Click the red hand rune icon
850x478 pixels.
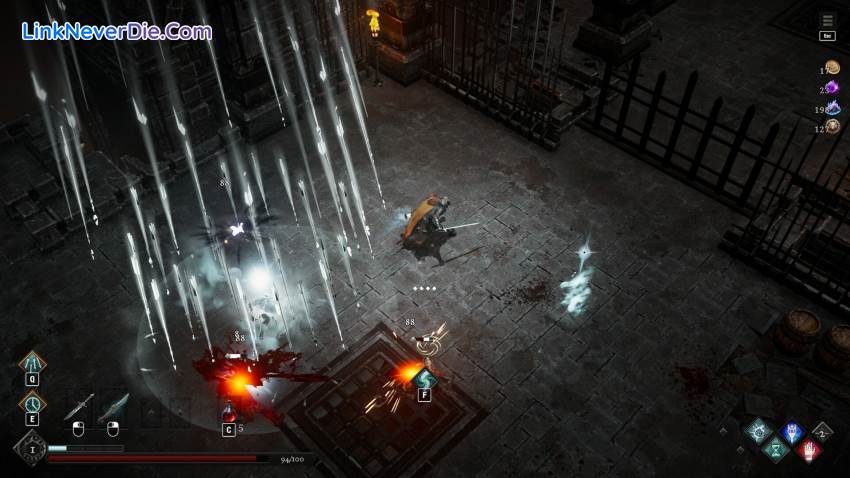[809, 450]
